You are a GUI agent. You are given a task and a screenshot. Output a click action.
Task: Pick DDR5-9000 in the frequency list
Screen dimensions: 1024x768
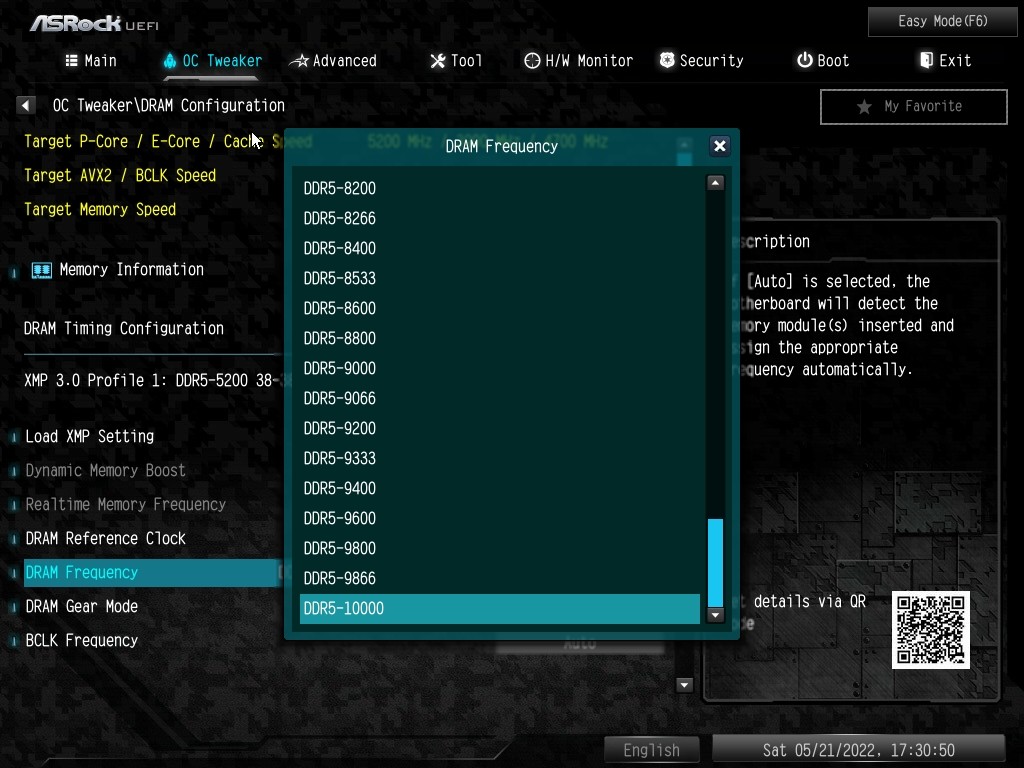coord(499,368)
